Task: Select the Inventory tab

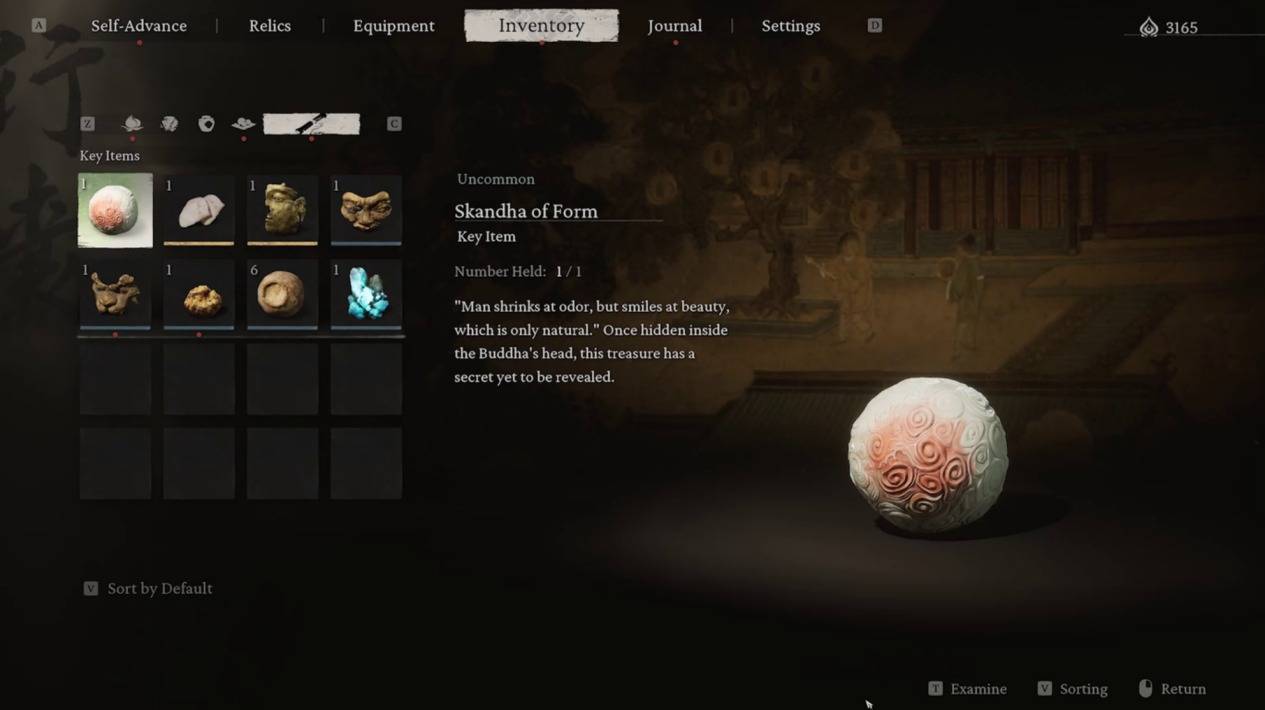Action: point(541,26)
